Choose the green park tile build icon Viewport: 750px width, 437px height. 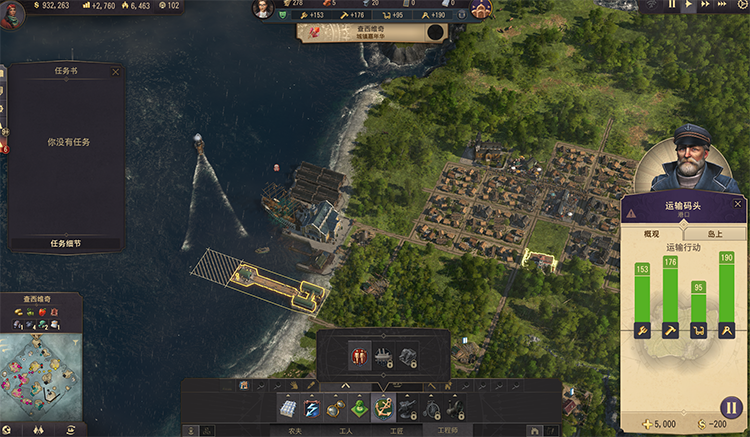click(x=358, y=408)
